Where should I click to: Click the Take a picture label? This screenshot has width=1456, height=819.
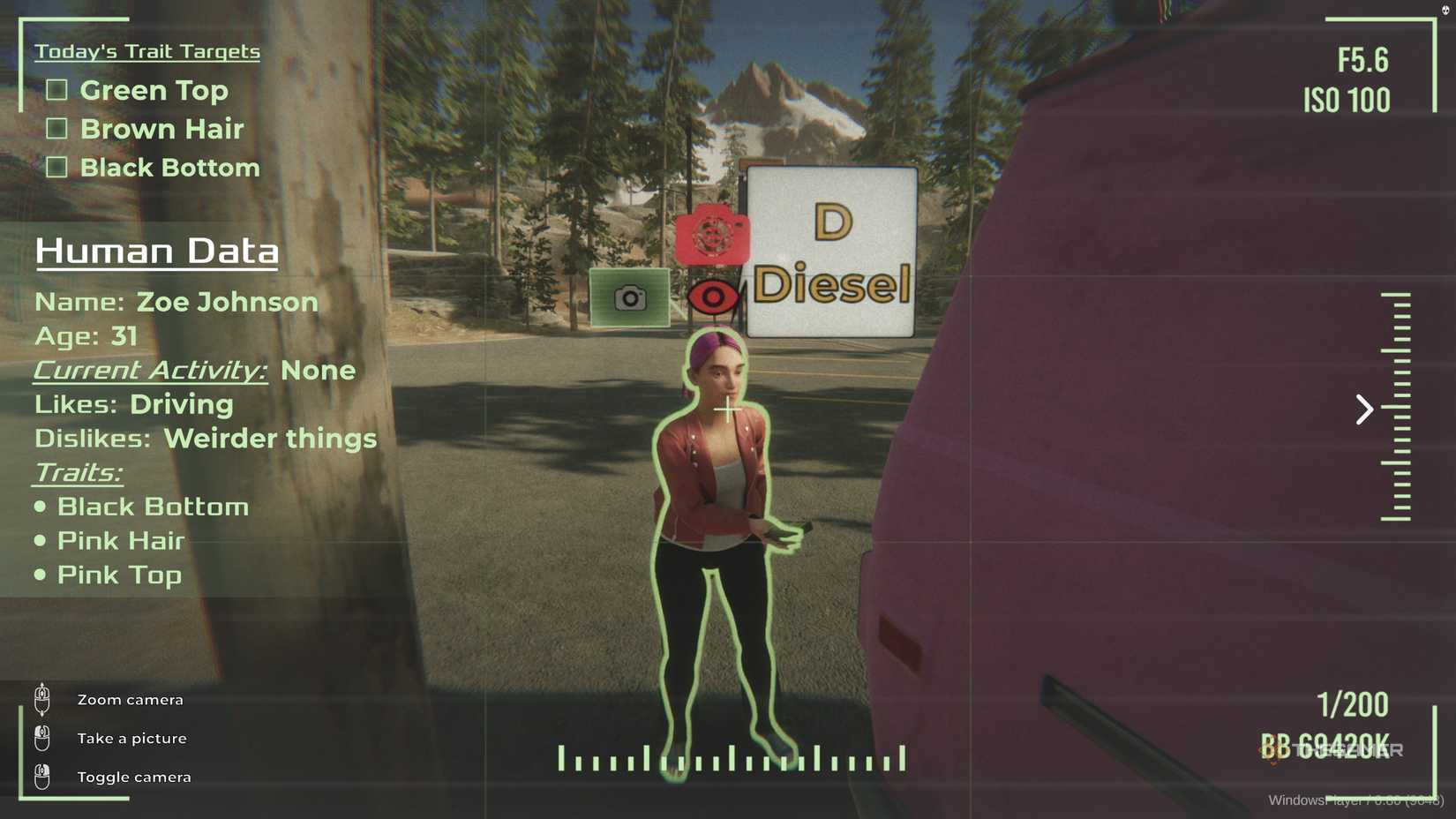pyautogui.click(x=131, y=738)
